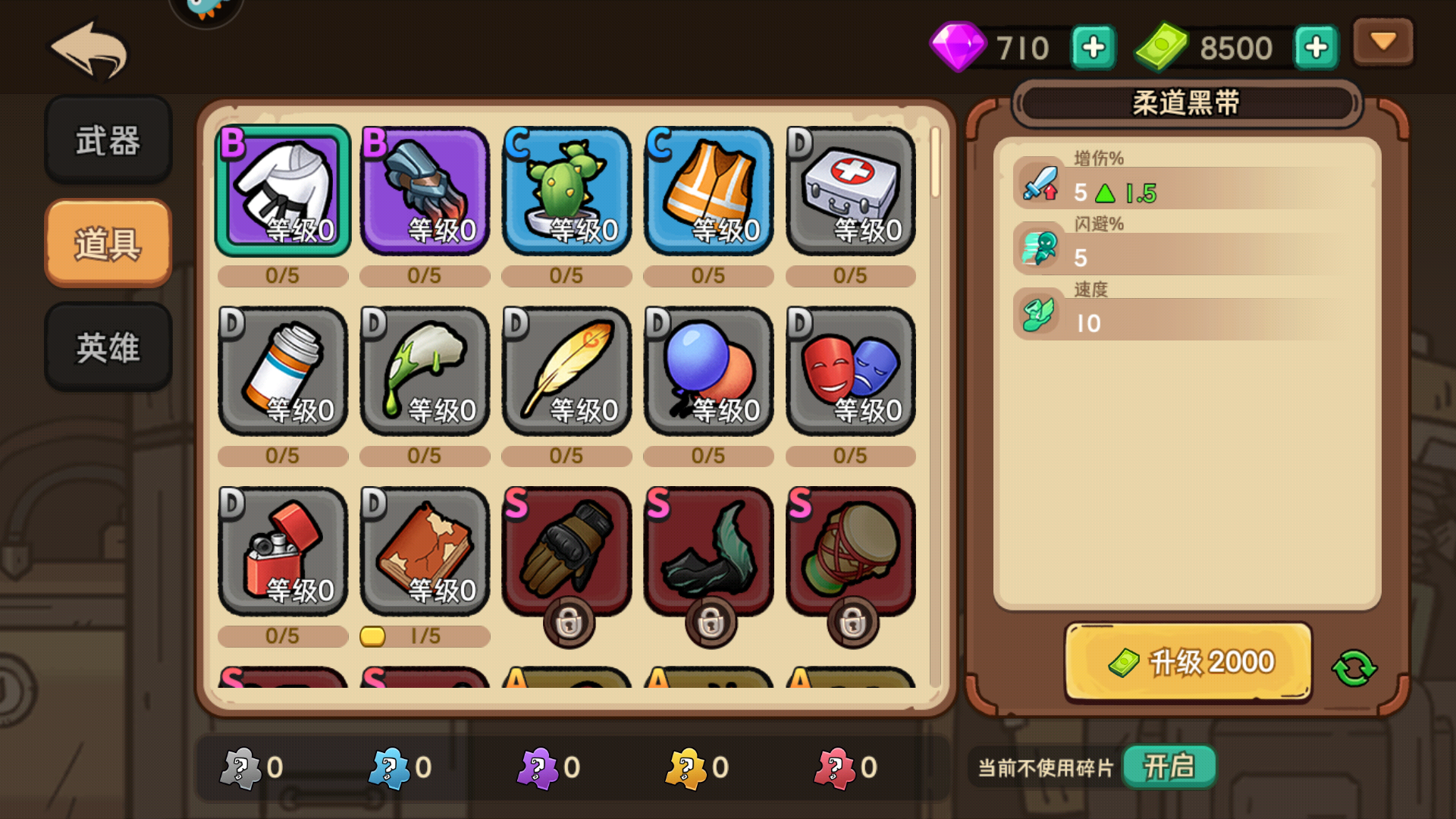Add gems via the purple diamond plus button
Screen dimensions: 1456x819
(x=1093, y=45)
